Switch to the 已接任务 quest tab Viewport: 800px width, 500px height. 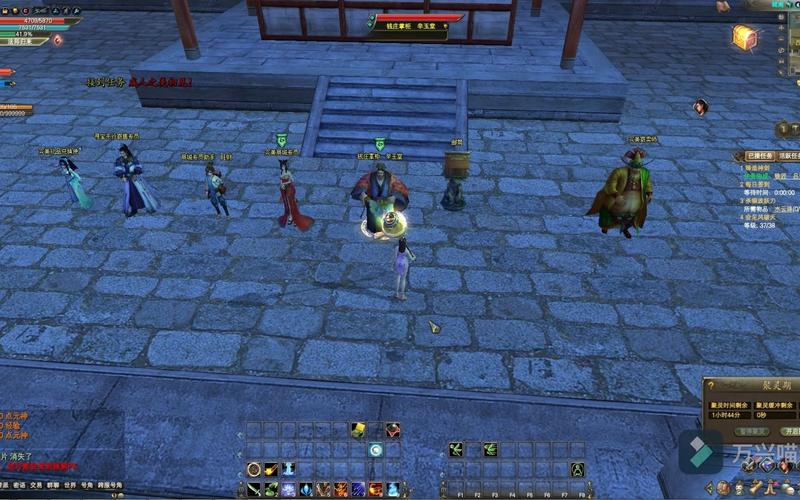758,156
